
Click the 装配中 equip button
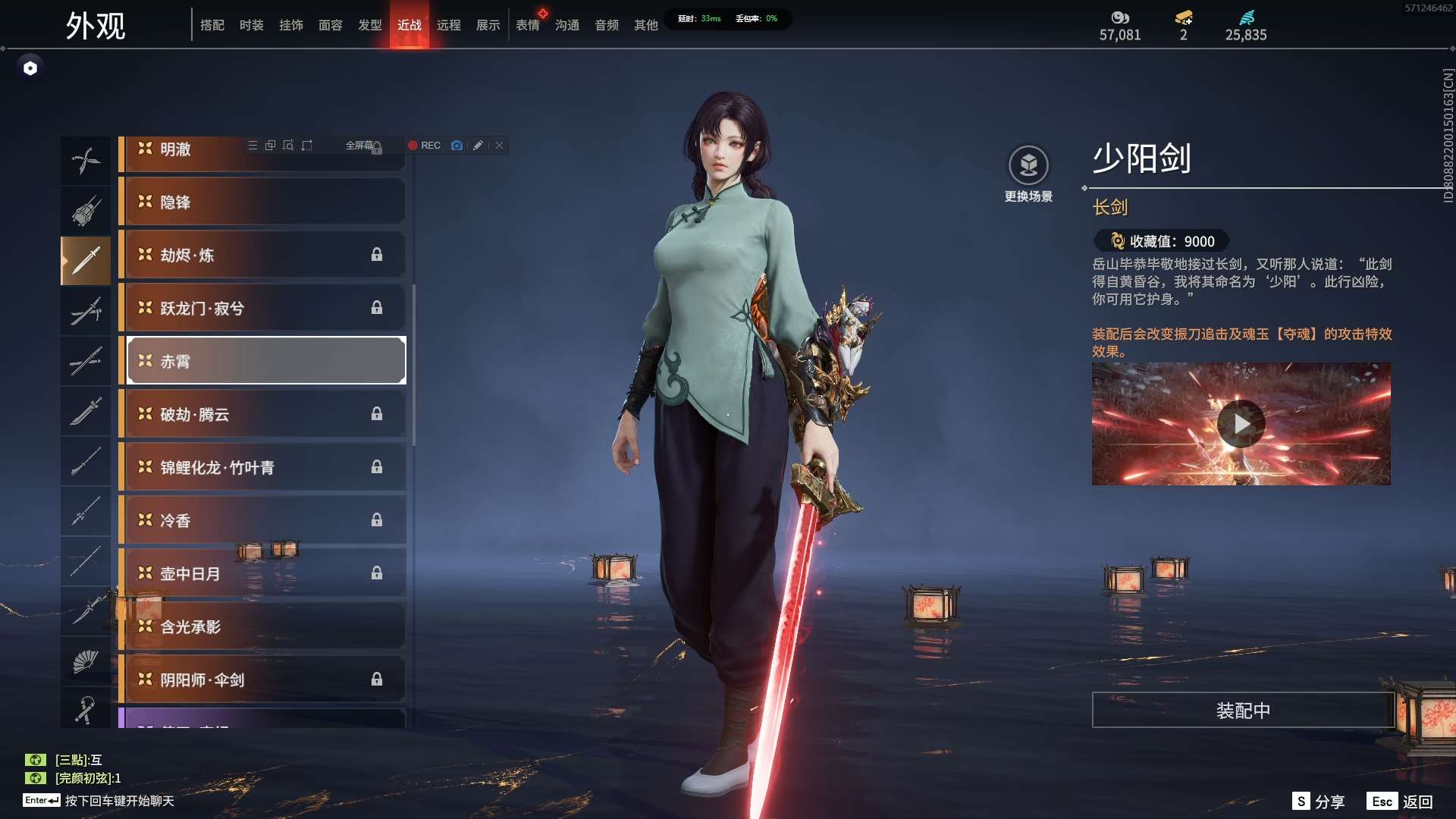tap(1243, 711)
